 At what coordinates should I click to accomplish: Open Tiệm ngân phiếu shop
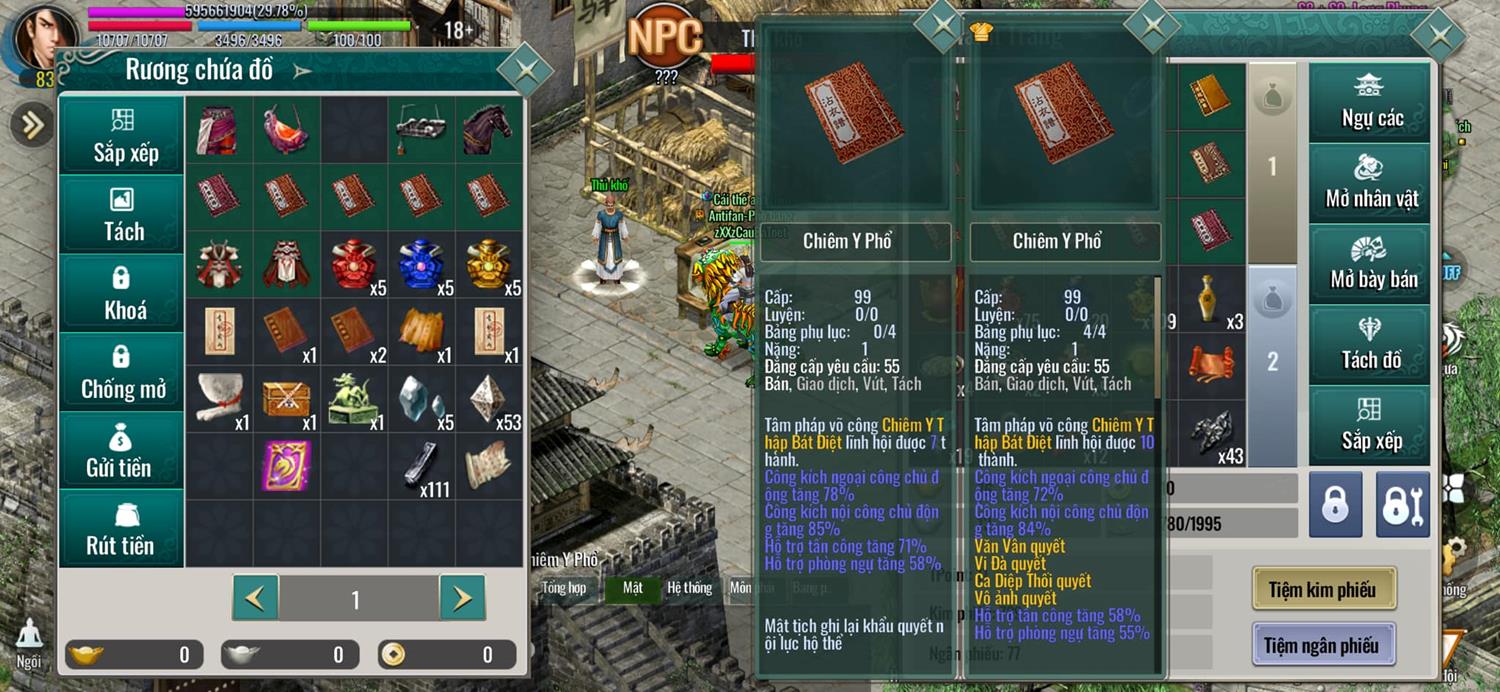[x=1323, y=644]
